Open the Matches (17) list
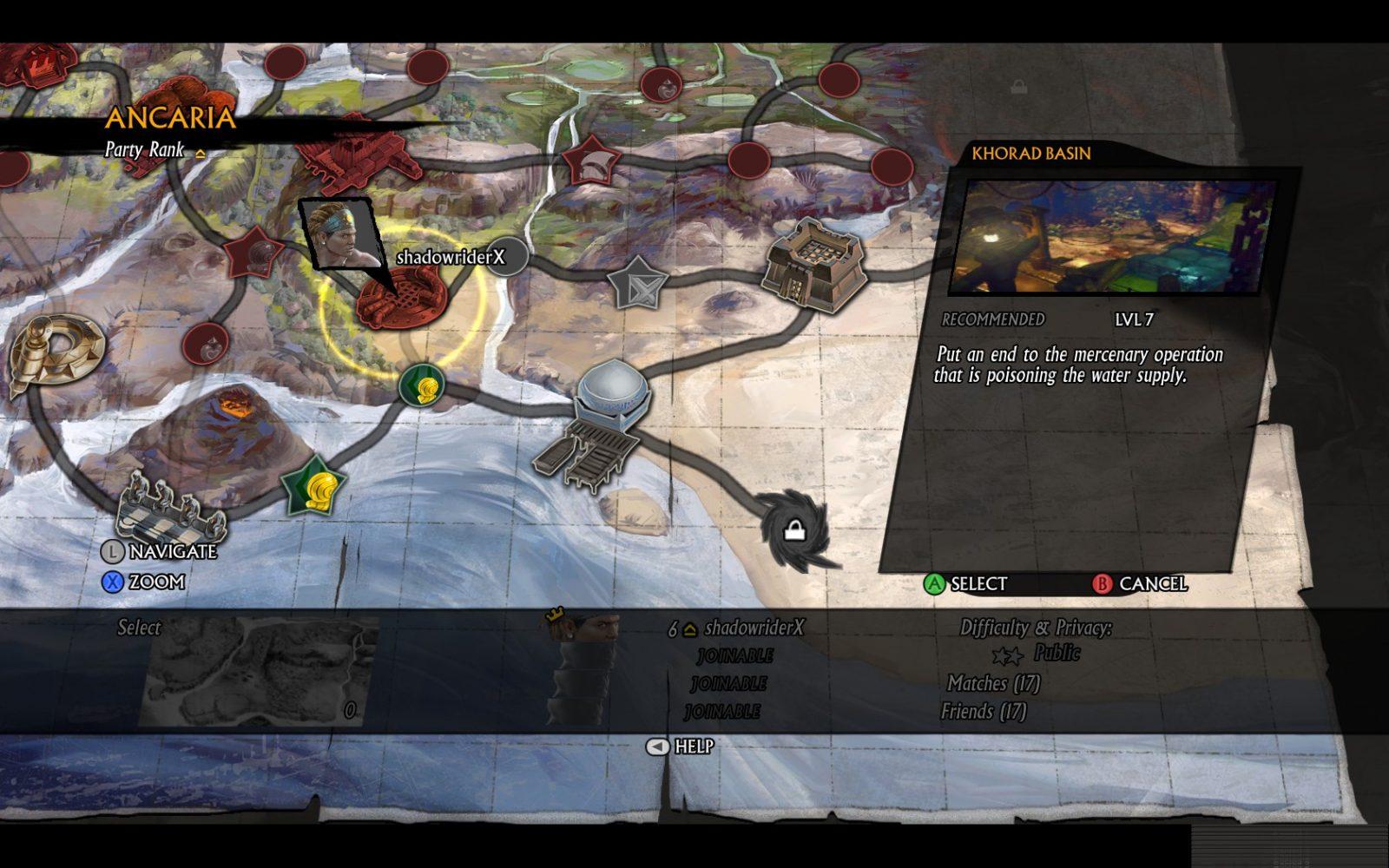 (x=993, y=684)
